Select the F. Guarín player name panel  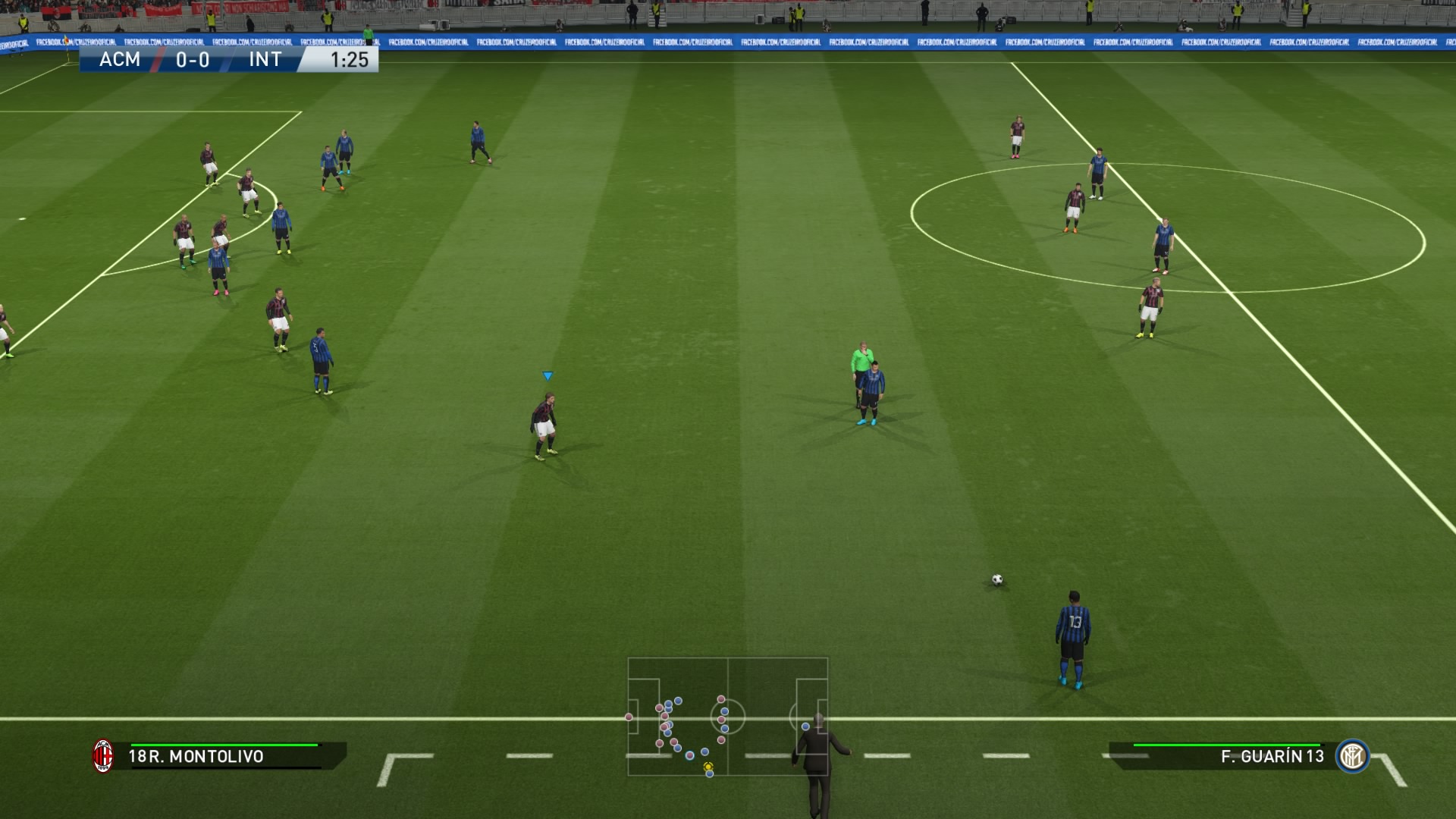point(1228,756)
